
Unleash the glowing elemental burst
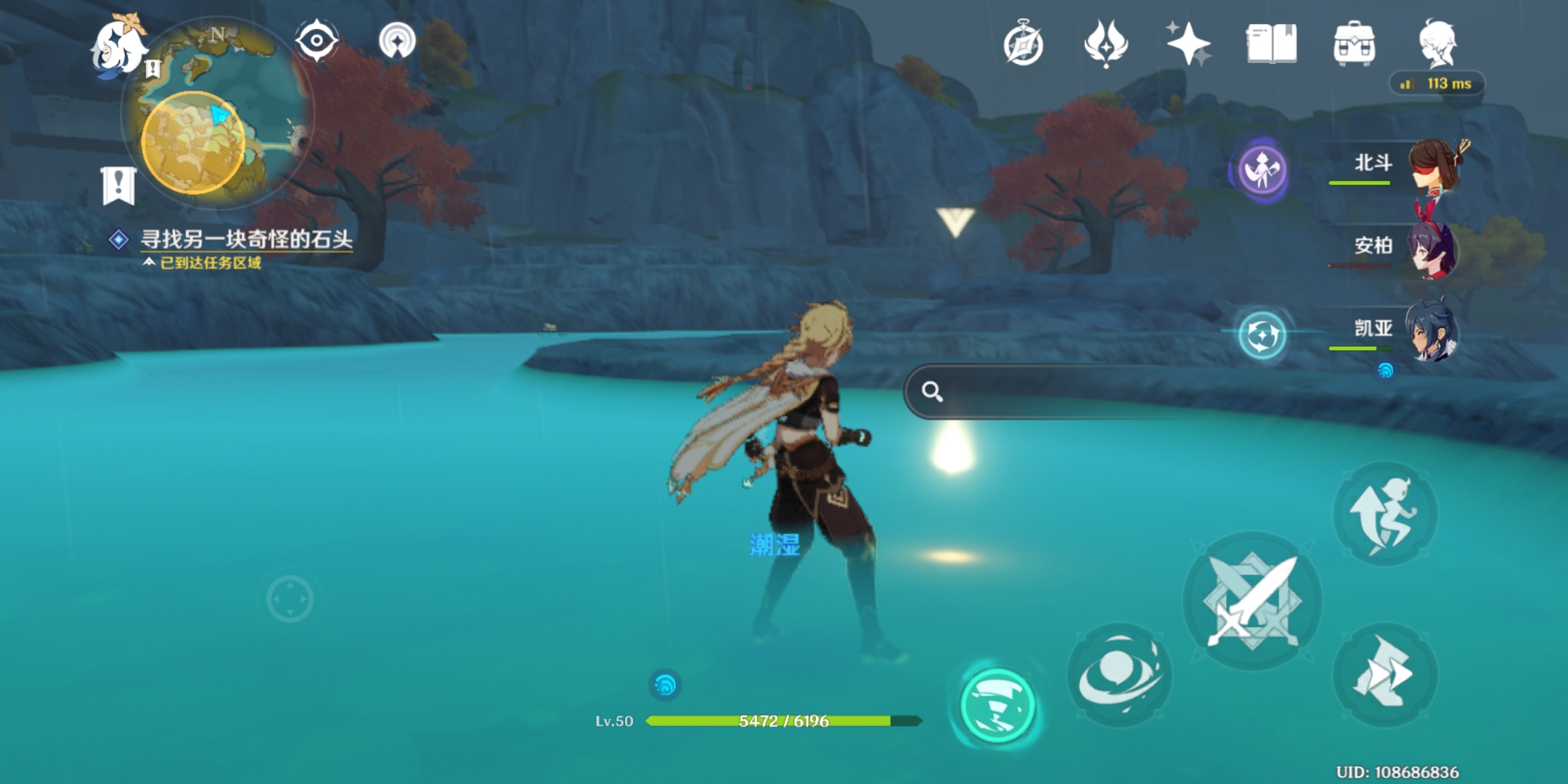click(997, 706)
